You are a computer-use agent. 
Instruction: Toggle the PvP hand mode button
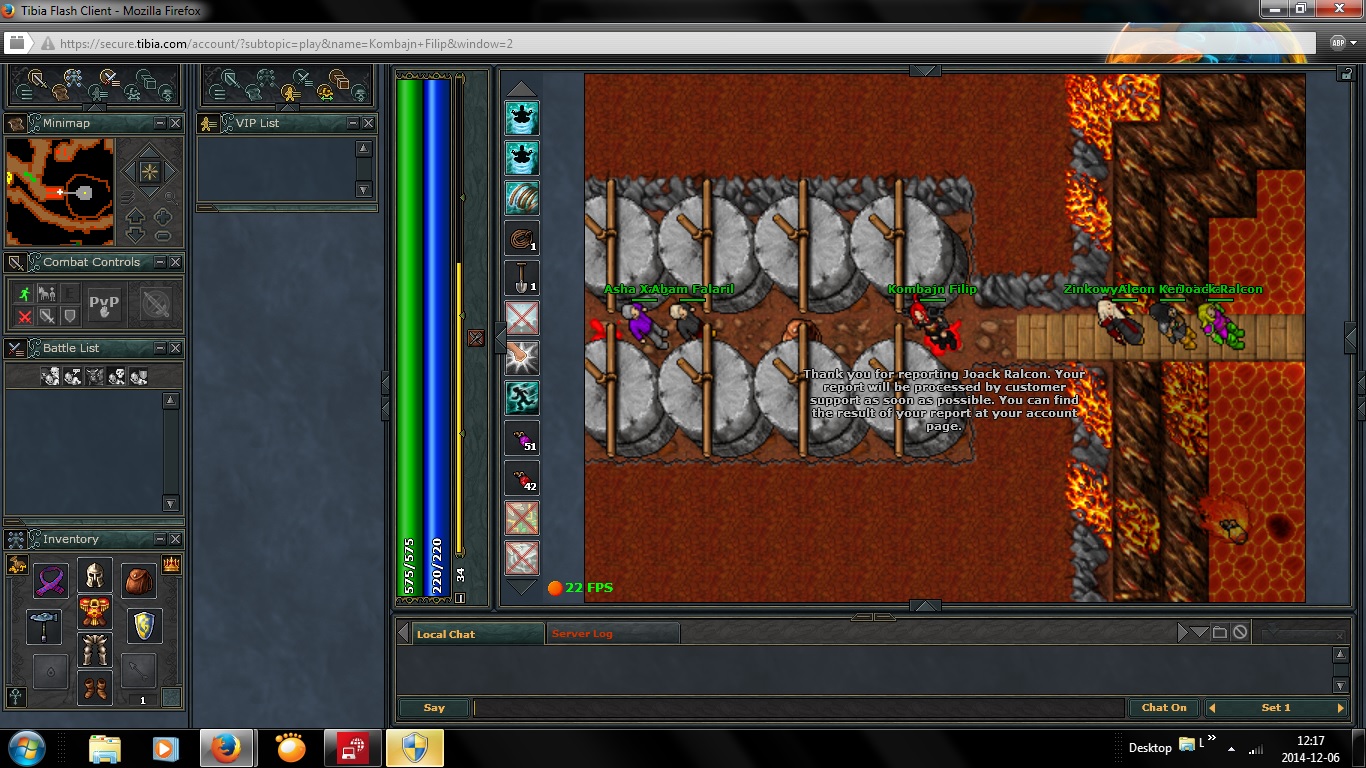coord(104,303)
